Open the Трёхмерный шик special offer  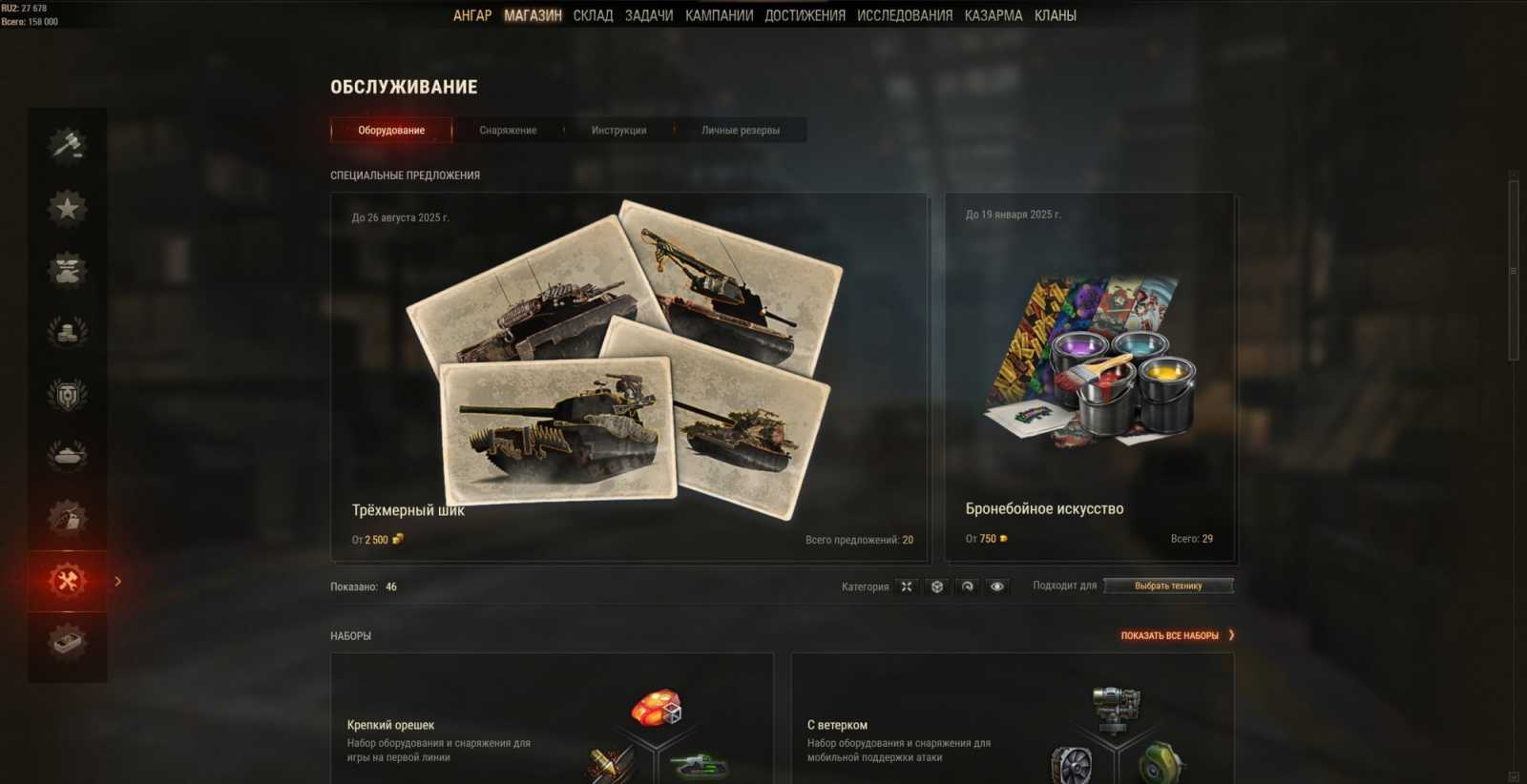pos(629,372)
